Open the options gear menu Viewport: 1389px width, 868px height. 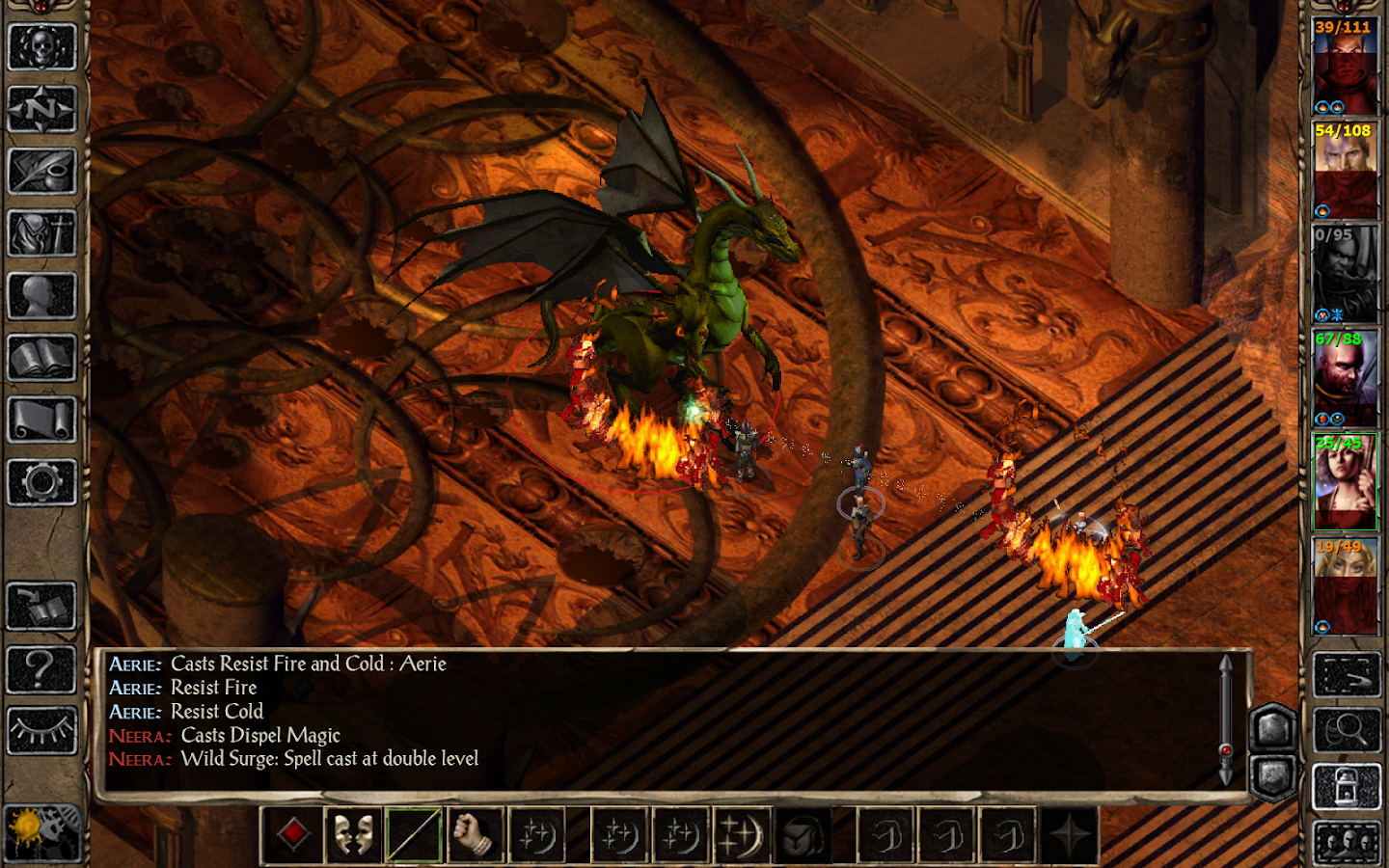pyautogui.click(x=41, y=482)
